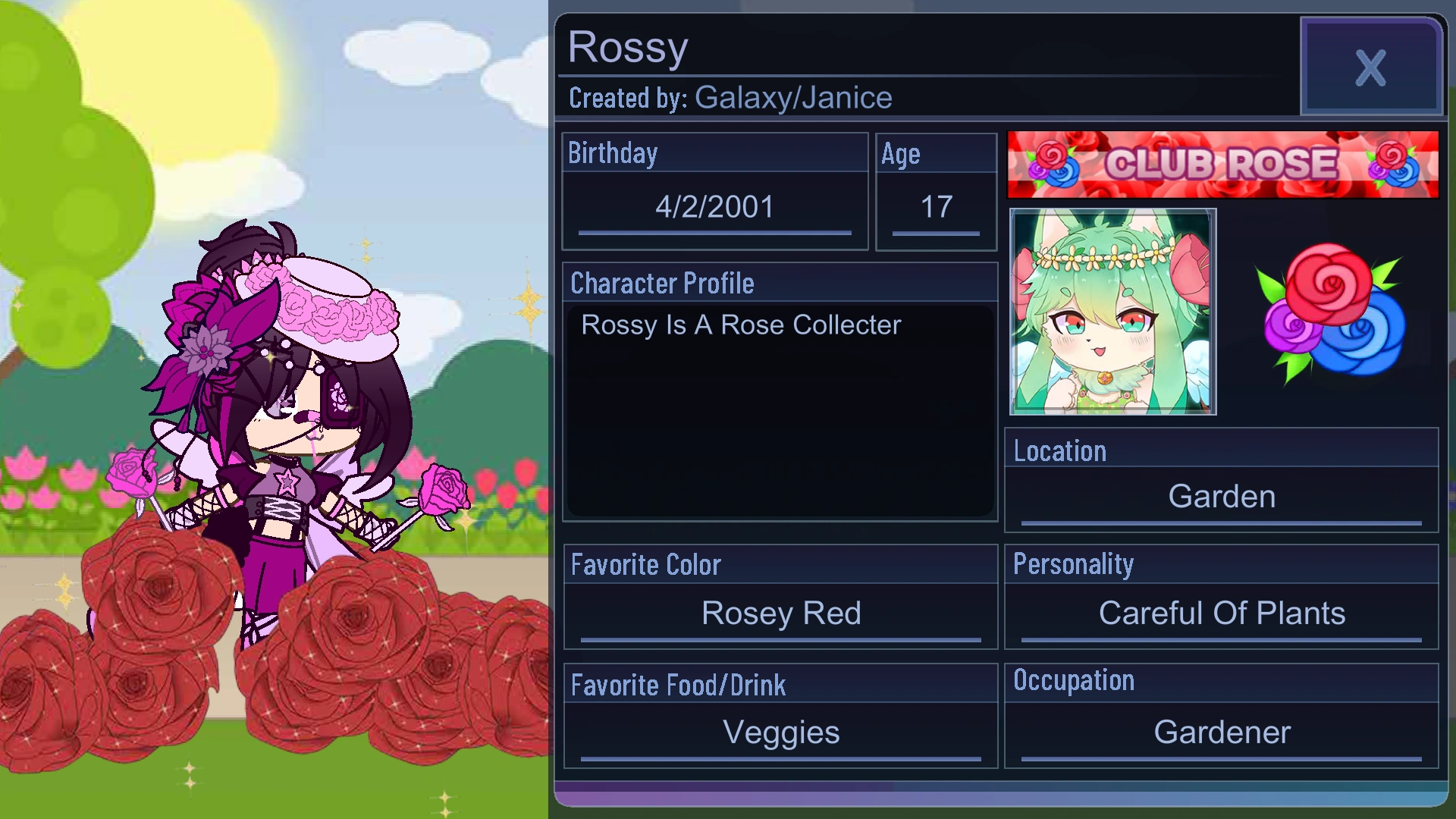
Task: Click the green character portrait image
Action: [x=1113, y=312]
